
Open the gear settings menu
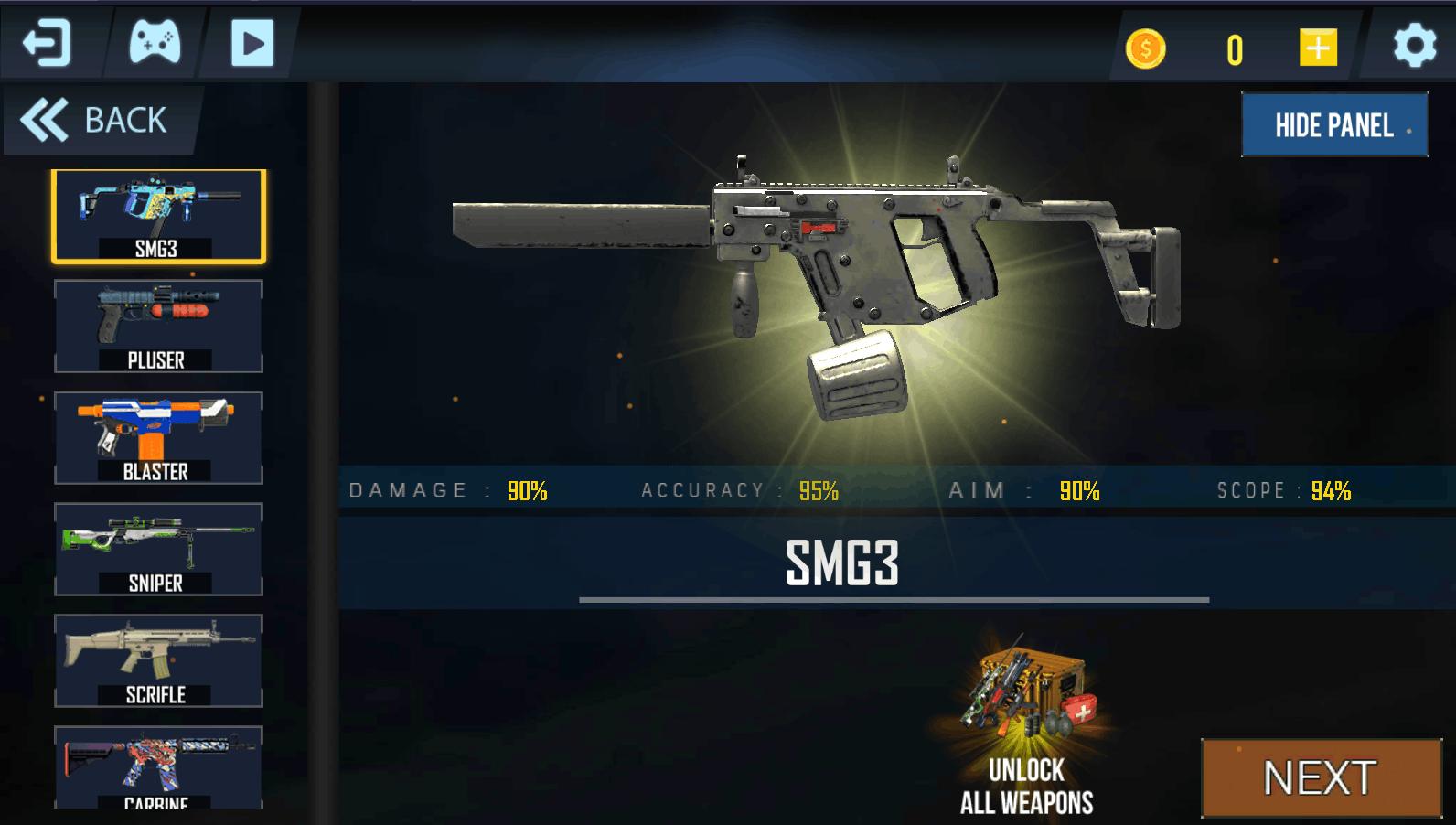click(x=1414, y=46)
